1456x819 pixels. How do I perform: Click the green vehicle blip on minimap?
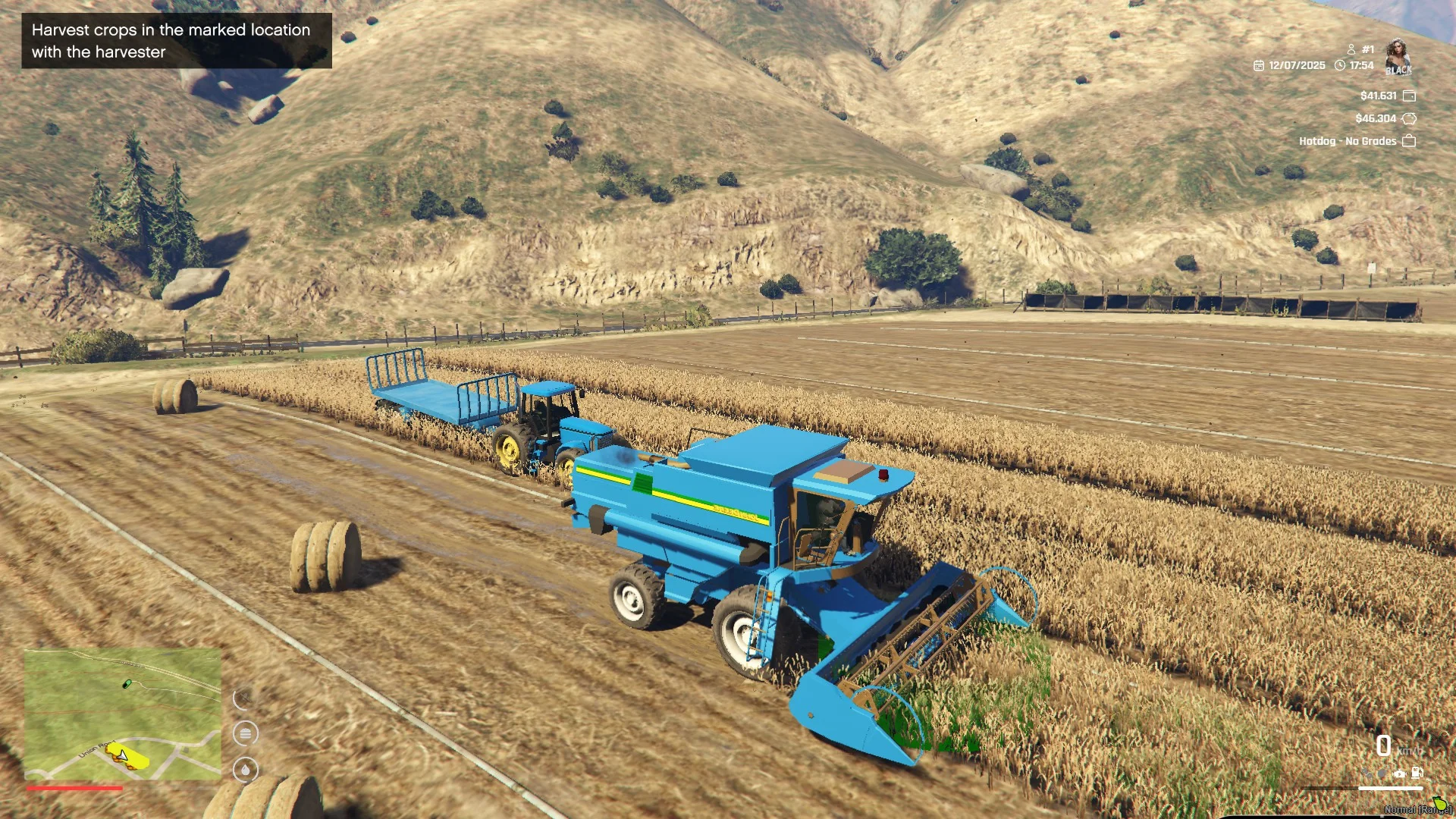(127, 684)
